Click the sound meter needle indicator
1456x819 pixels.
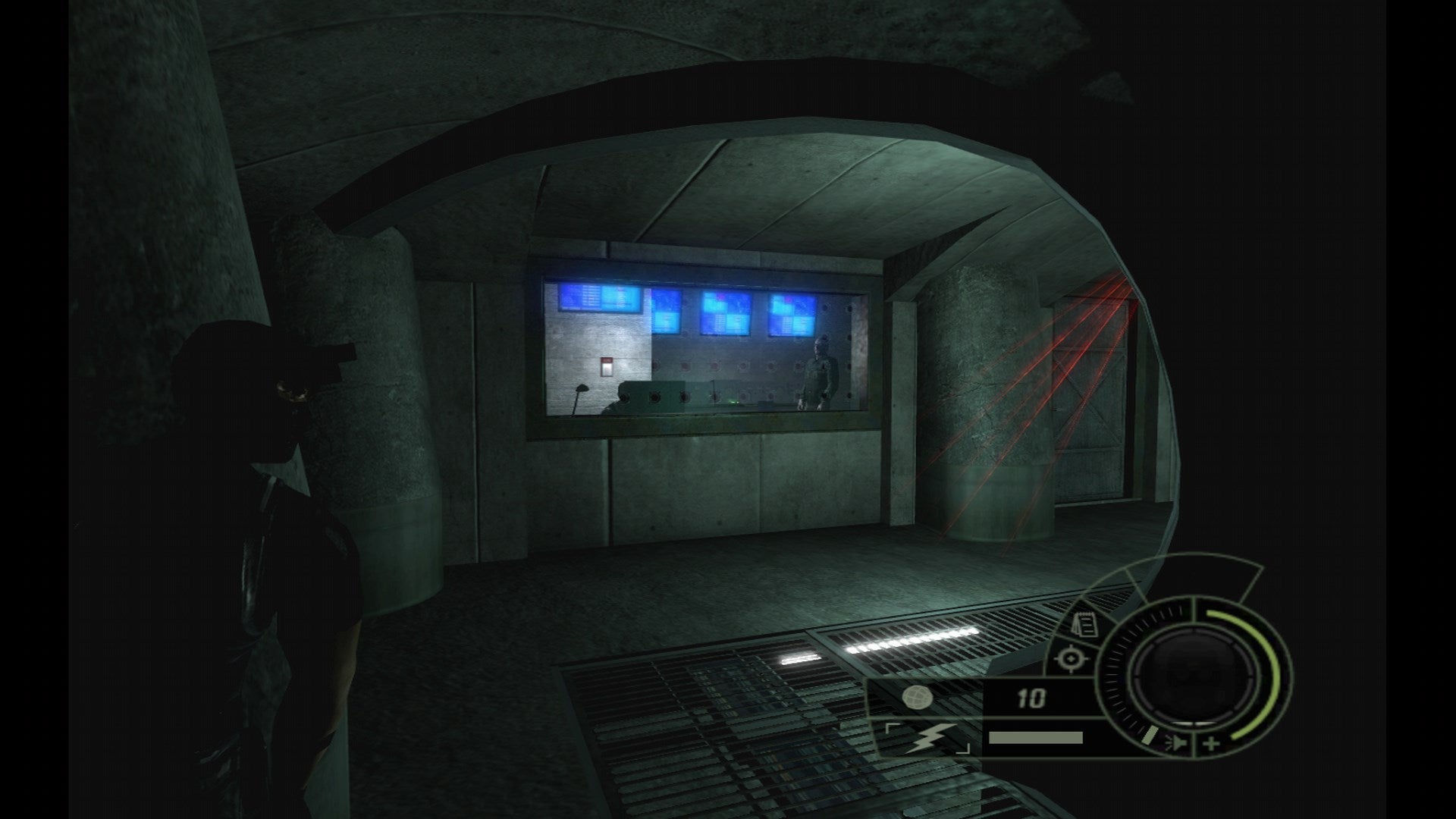(1150, 736)
